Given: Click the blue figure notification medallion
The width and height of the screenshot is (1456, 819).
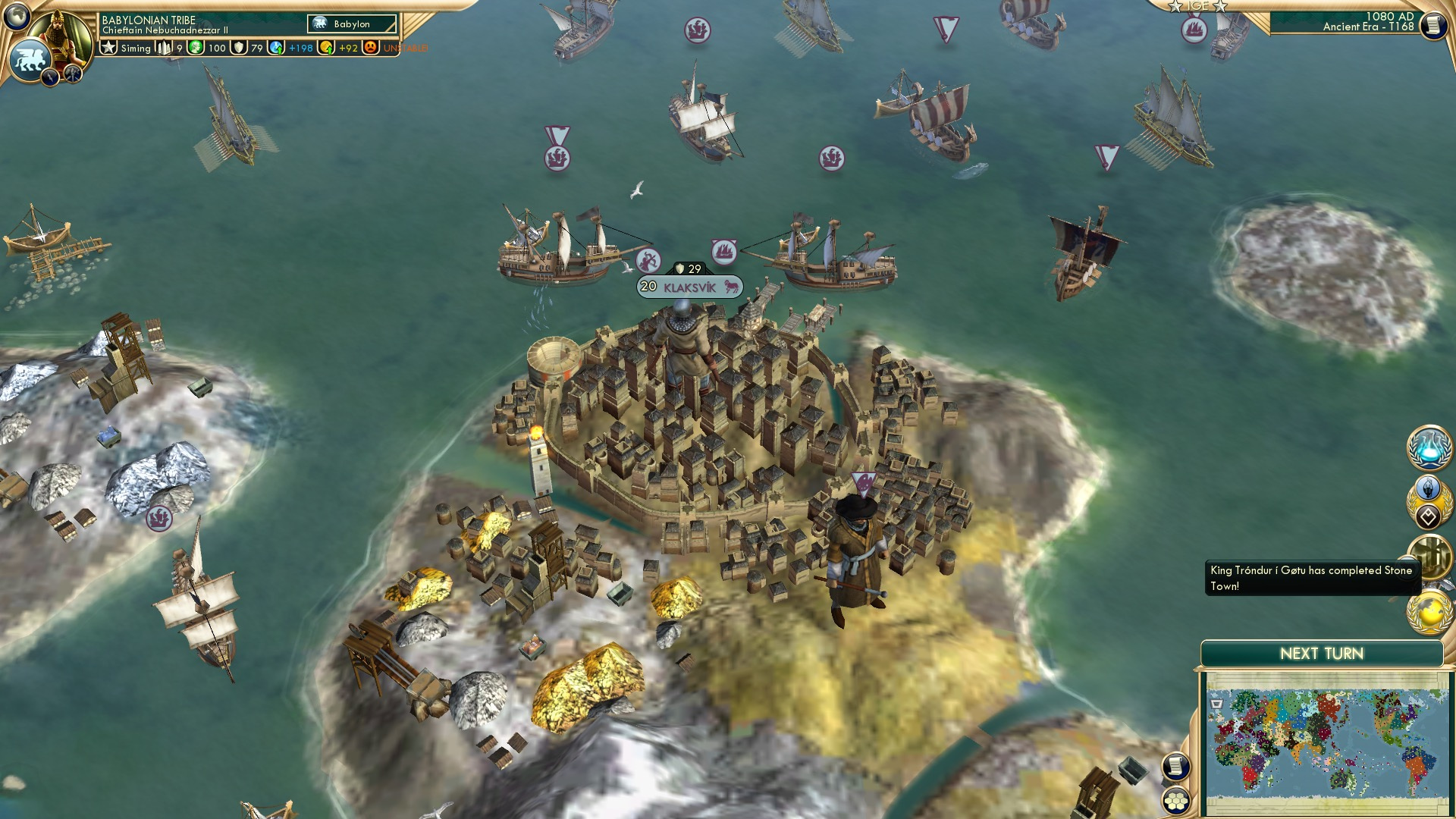Looking at the screenshot, I should click(x=1429, y=487).
